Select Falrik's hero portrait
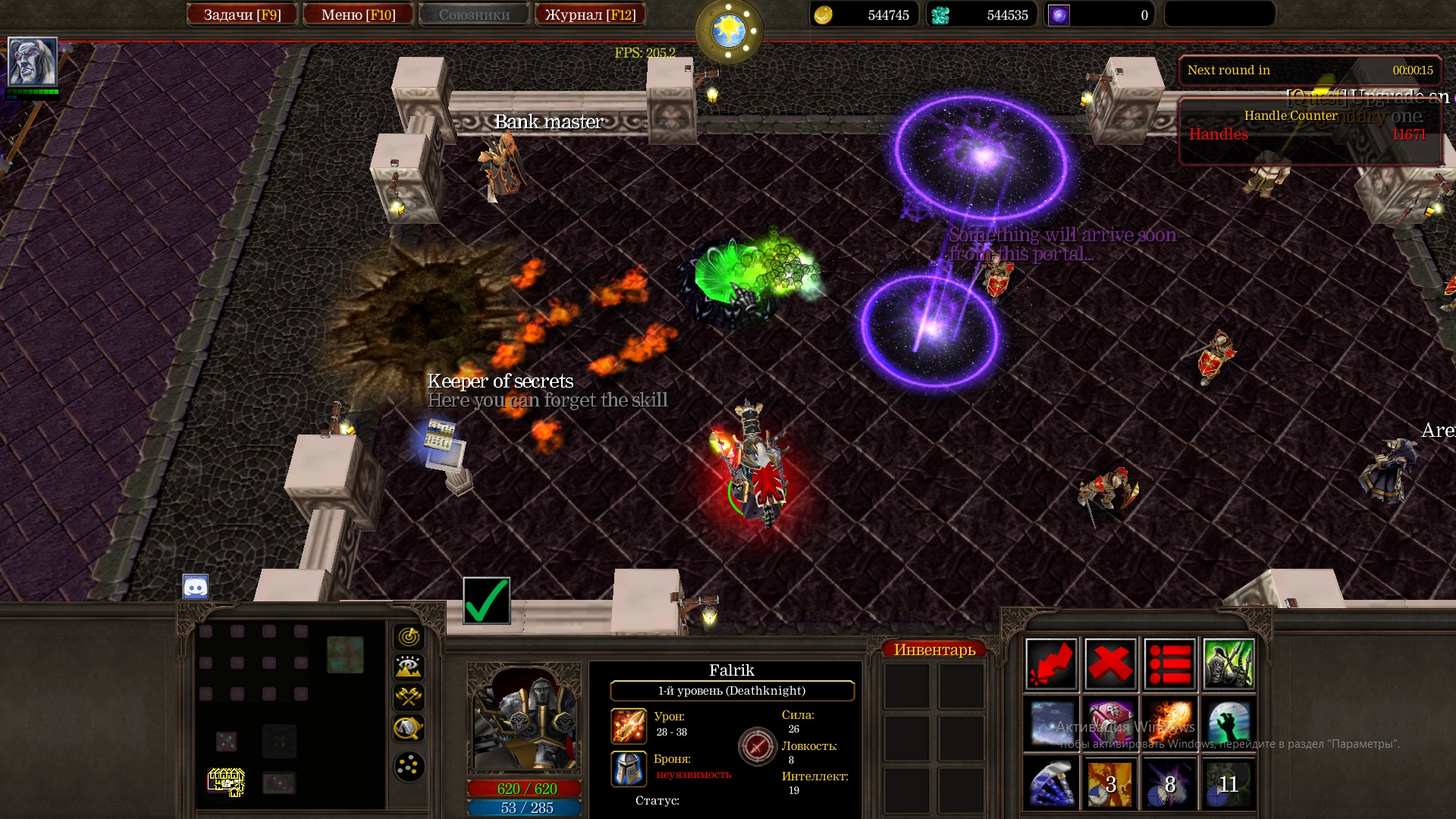Screen dimensions: 1456x819 coord(524,718)
